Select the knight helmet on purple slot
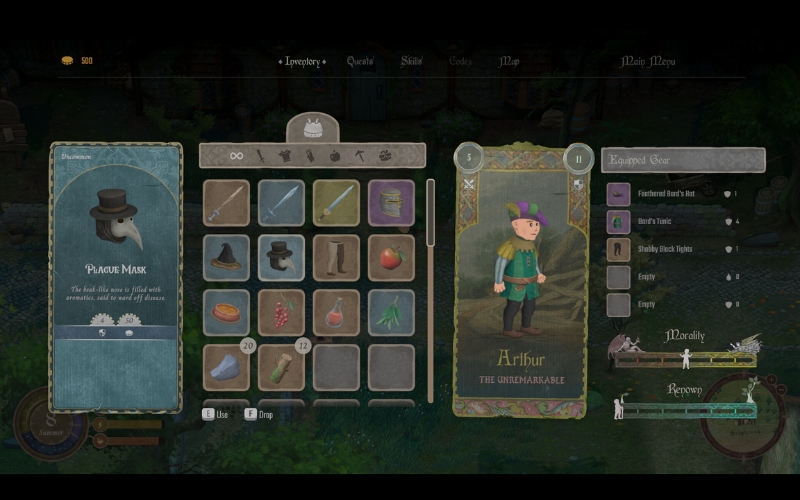The width and height of the screenshot is (800, 500). (391, 202)
